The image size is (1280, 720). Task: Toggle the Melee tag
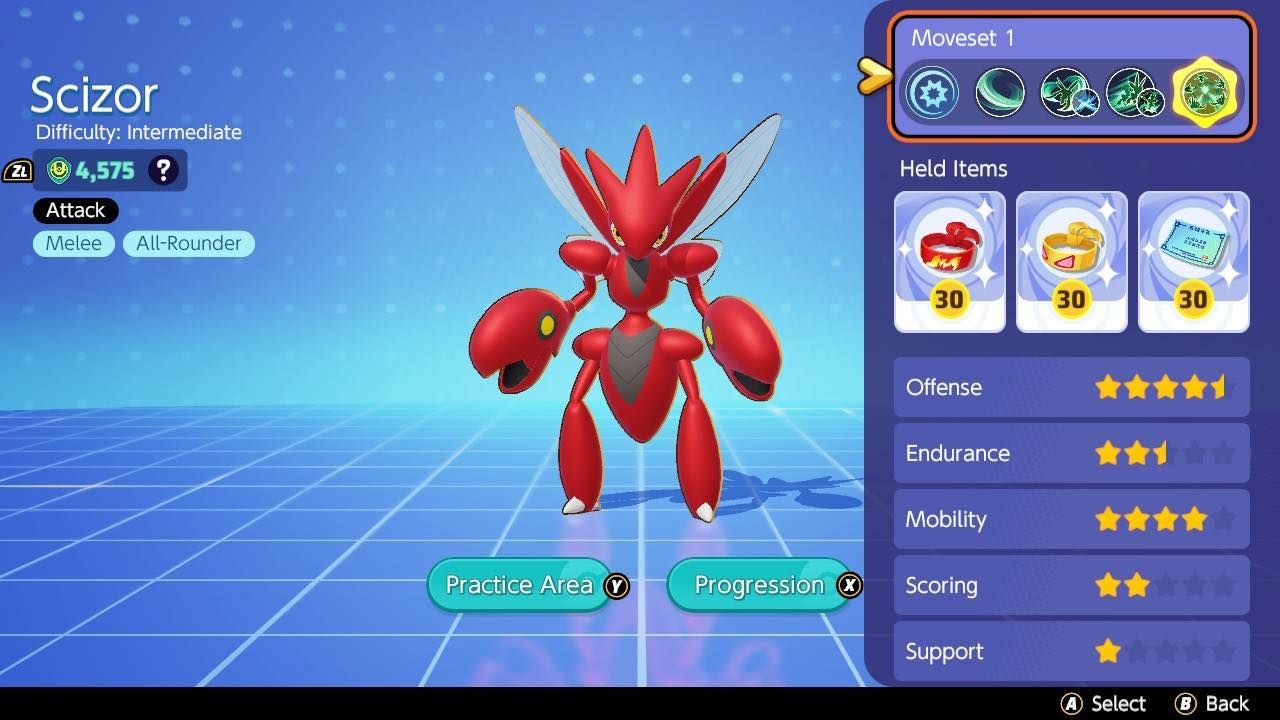point(73,243)
